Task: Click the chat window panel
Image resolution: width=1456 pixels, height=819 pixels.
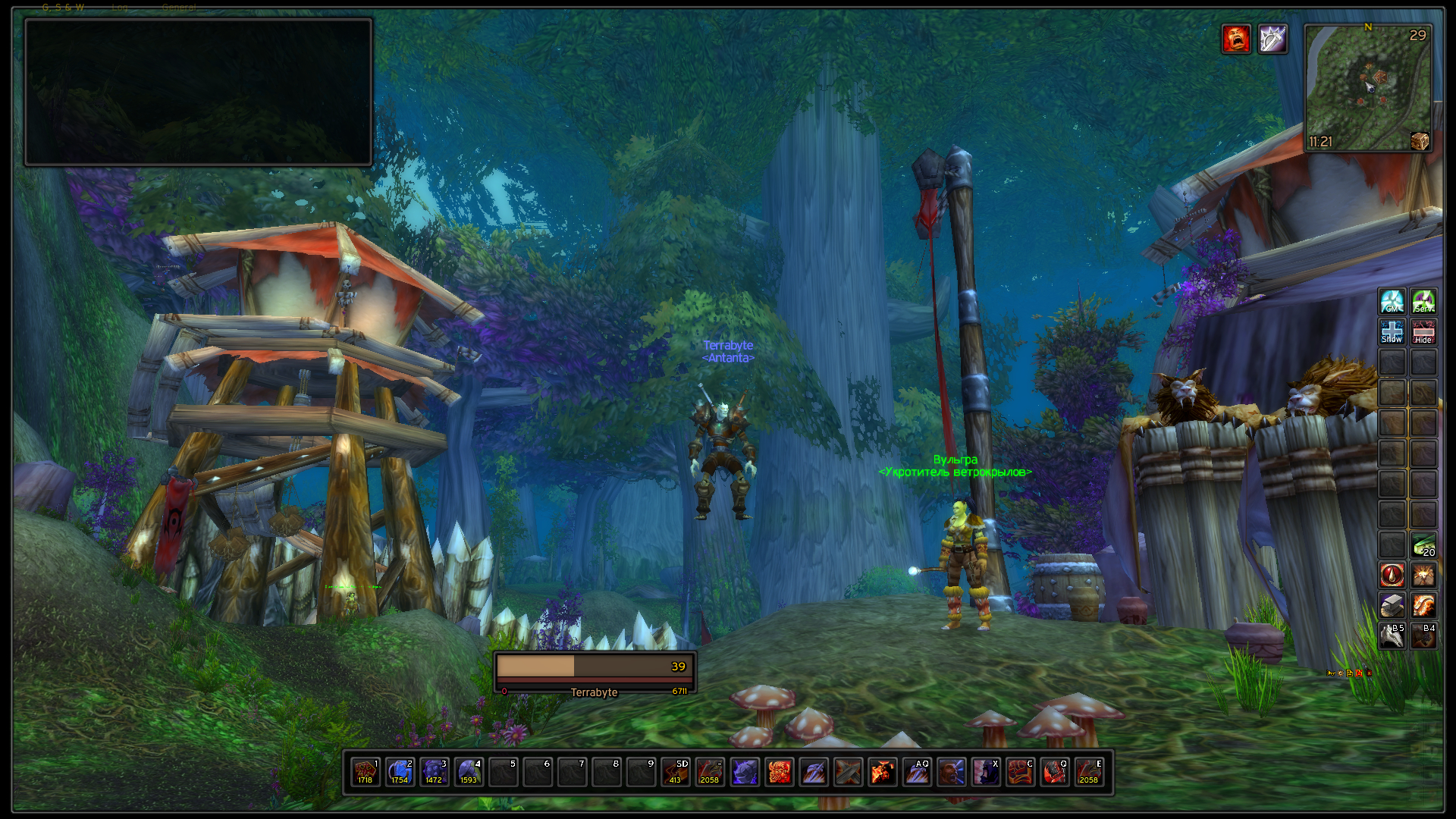Action: pos(199,92)
